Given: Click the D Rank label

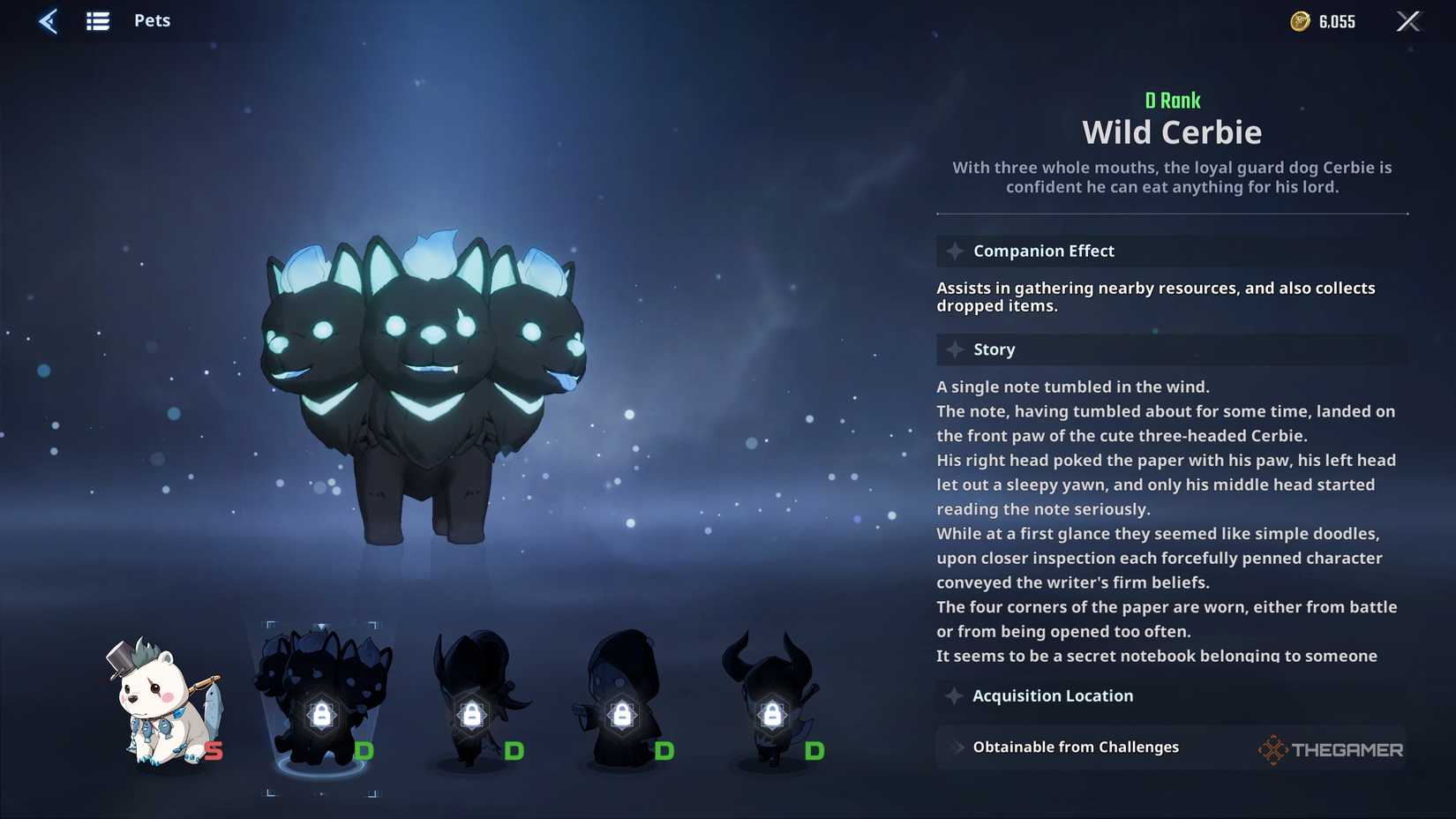Looking at the screenshot, I should (1171, 100).
